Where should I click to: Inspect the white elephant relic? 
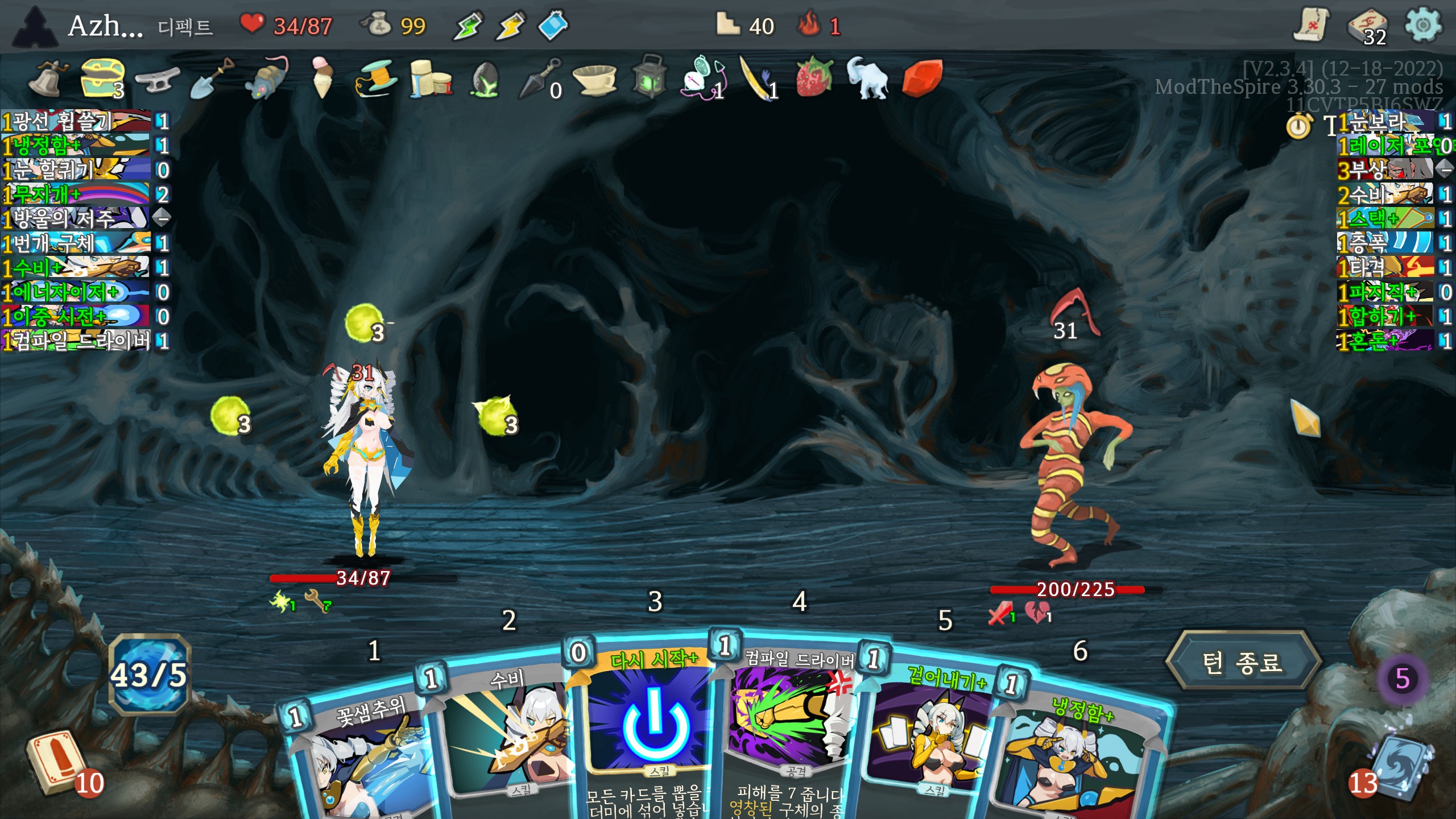(x=867, y=77)
